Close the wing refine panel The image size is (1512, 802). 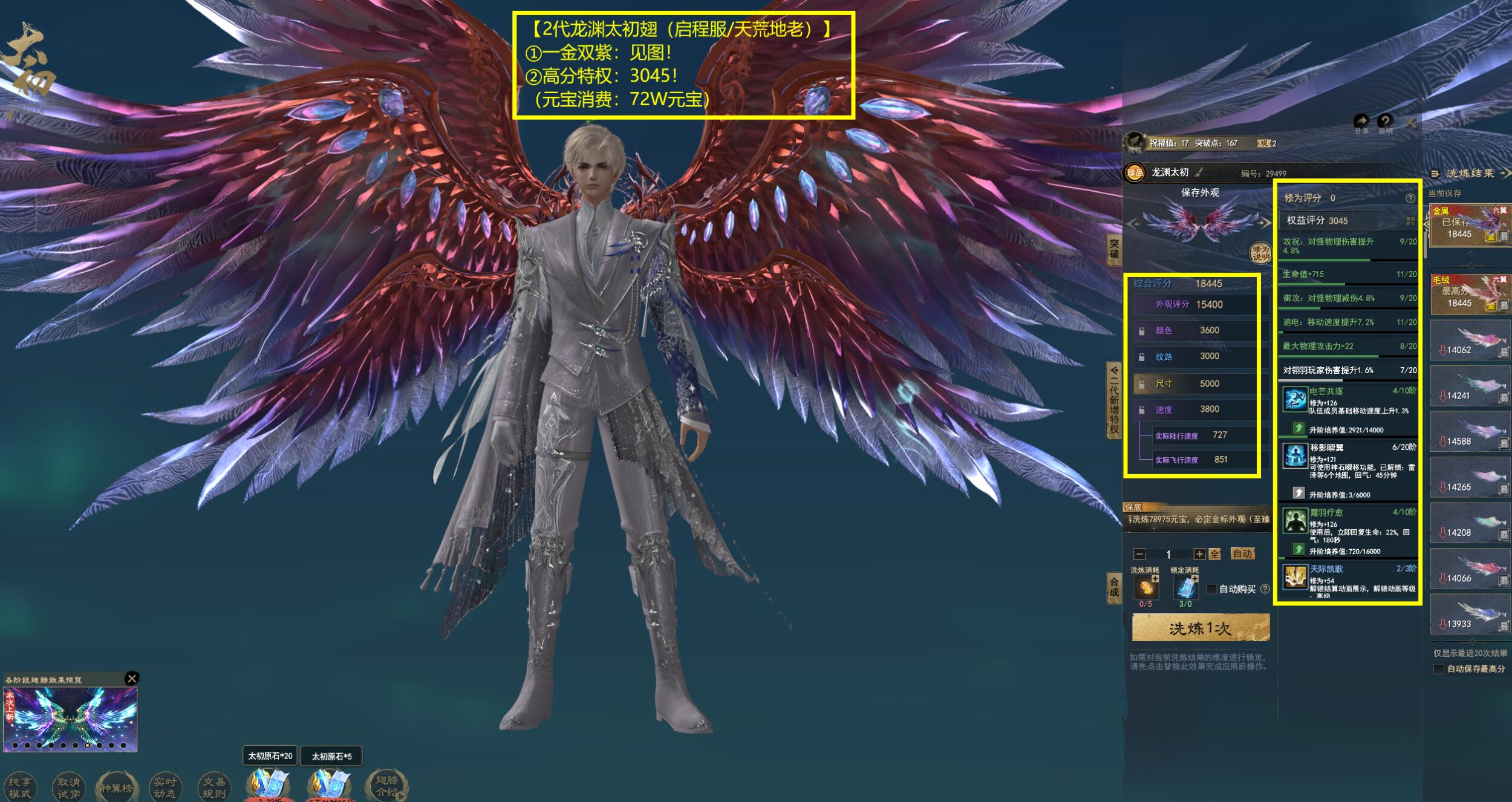1411,123
